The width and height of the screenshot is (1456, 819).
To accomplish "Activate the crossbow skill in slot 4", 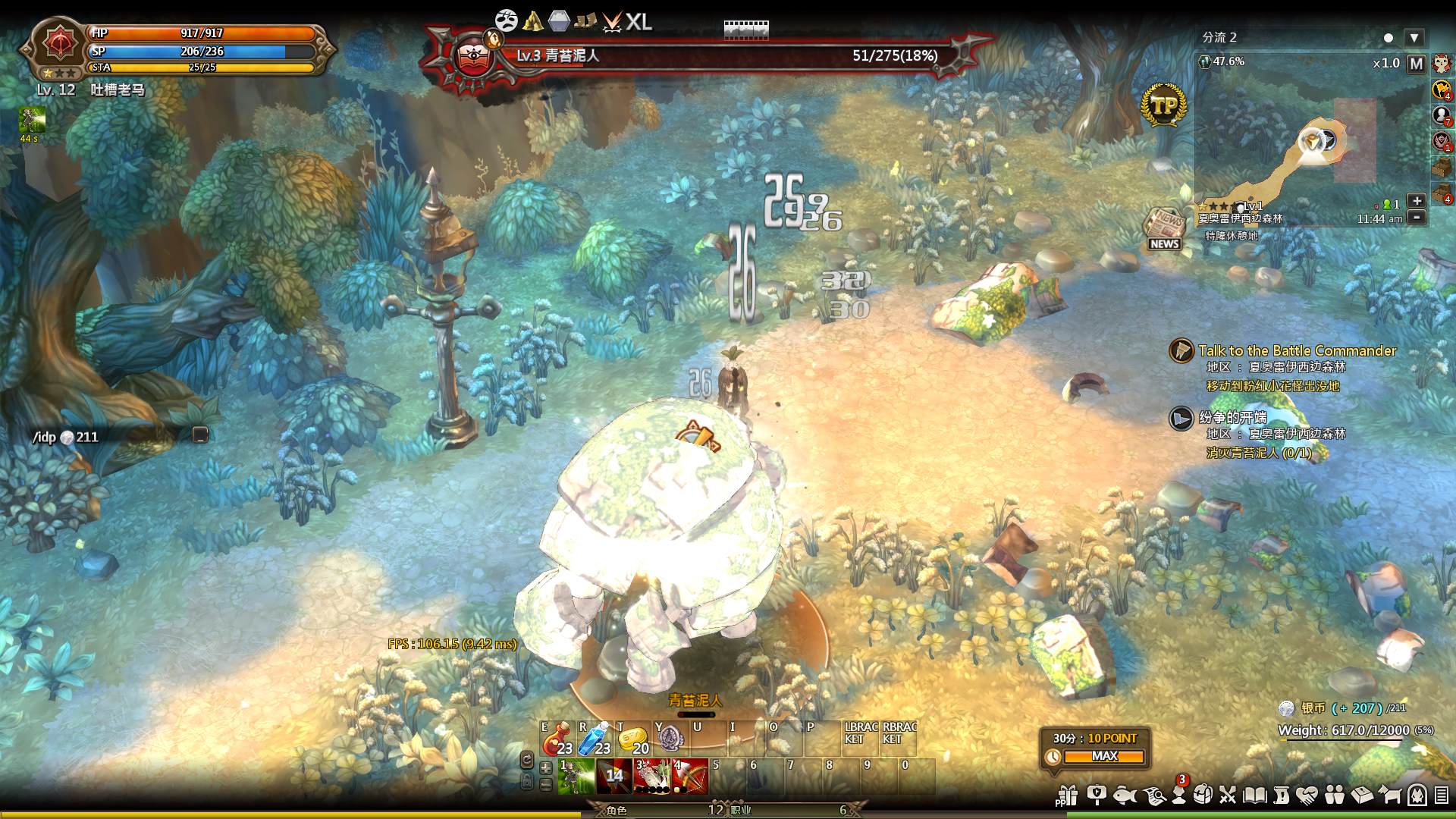I will (x=689, y=777).
